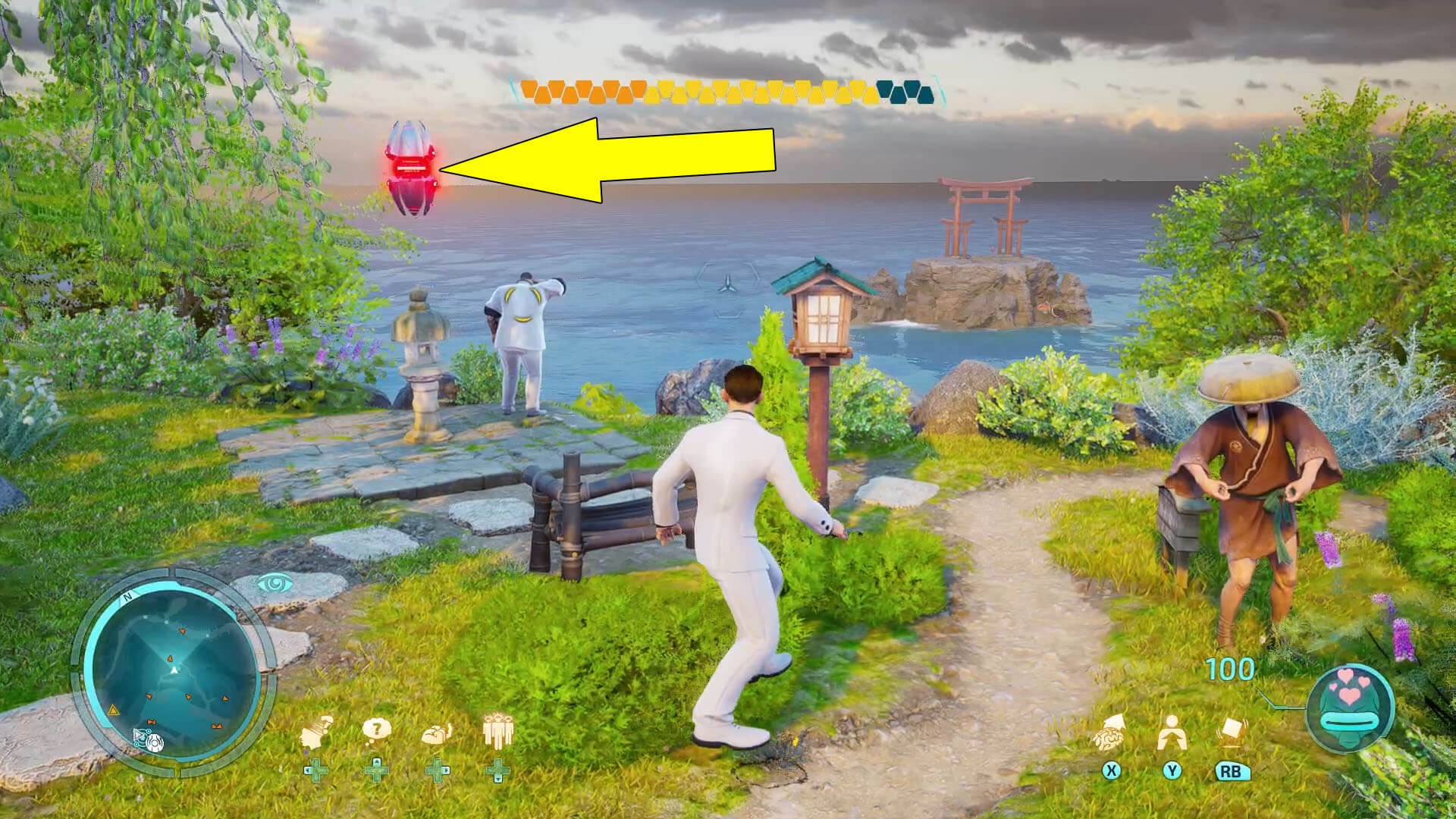Choose the glowing group-of-people d-pad icon
Screen dimensions: 1456x819
click(x=497, y=730)
